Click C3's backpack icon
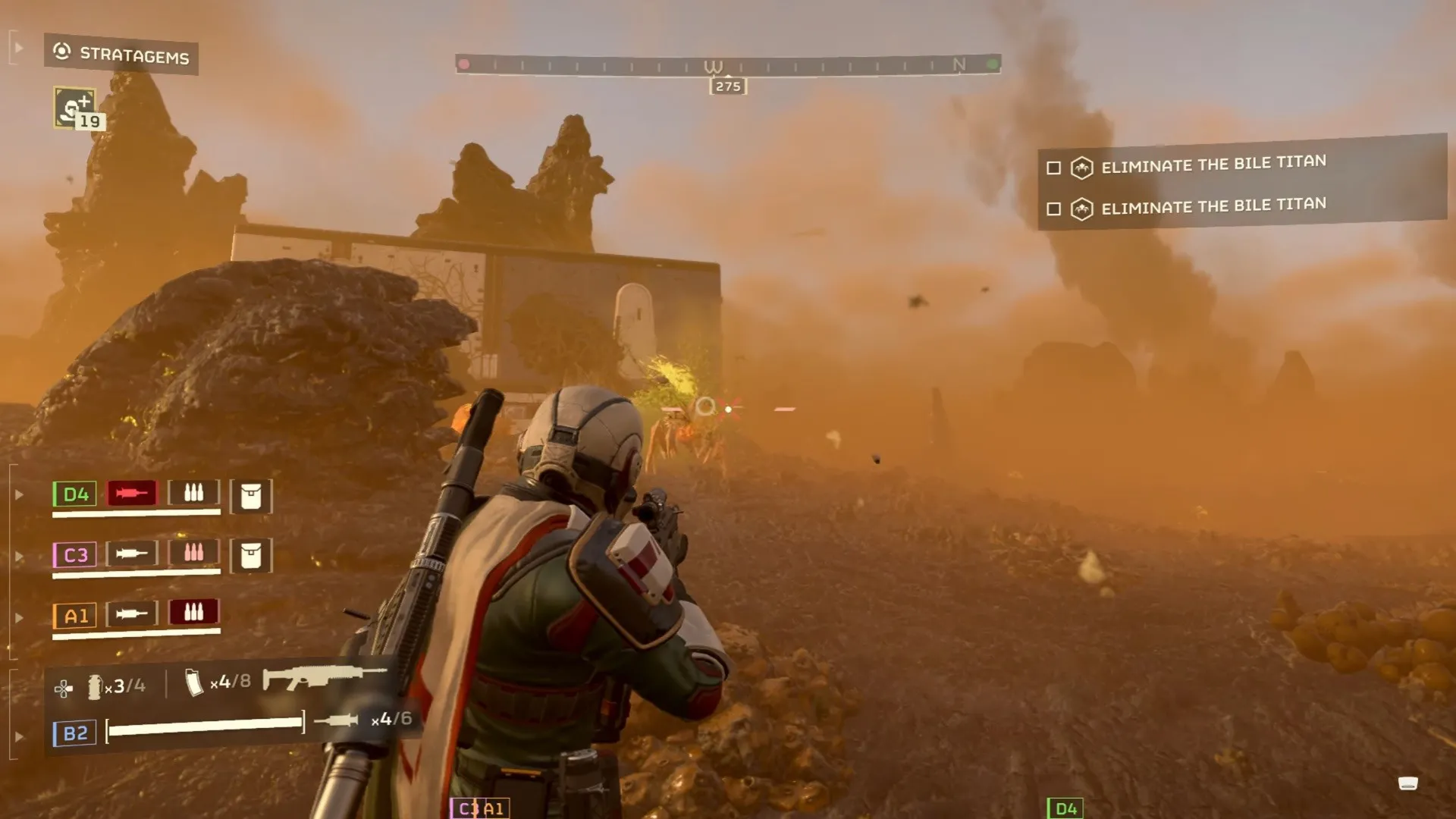Image resolution: width=1456 pixels, height=819 pixels. pos(251,556)
